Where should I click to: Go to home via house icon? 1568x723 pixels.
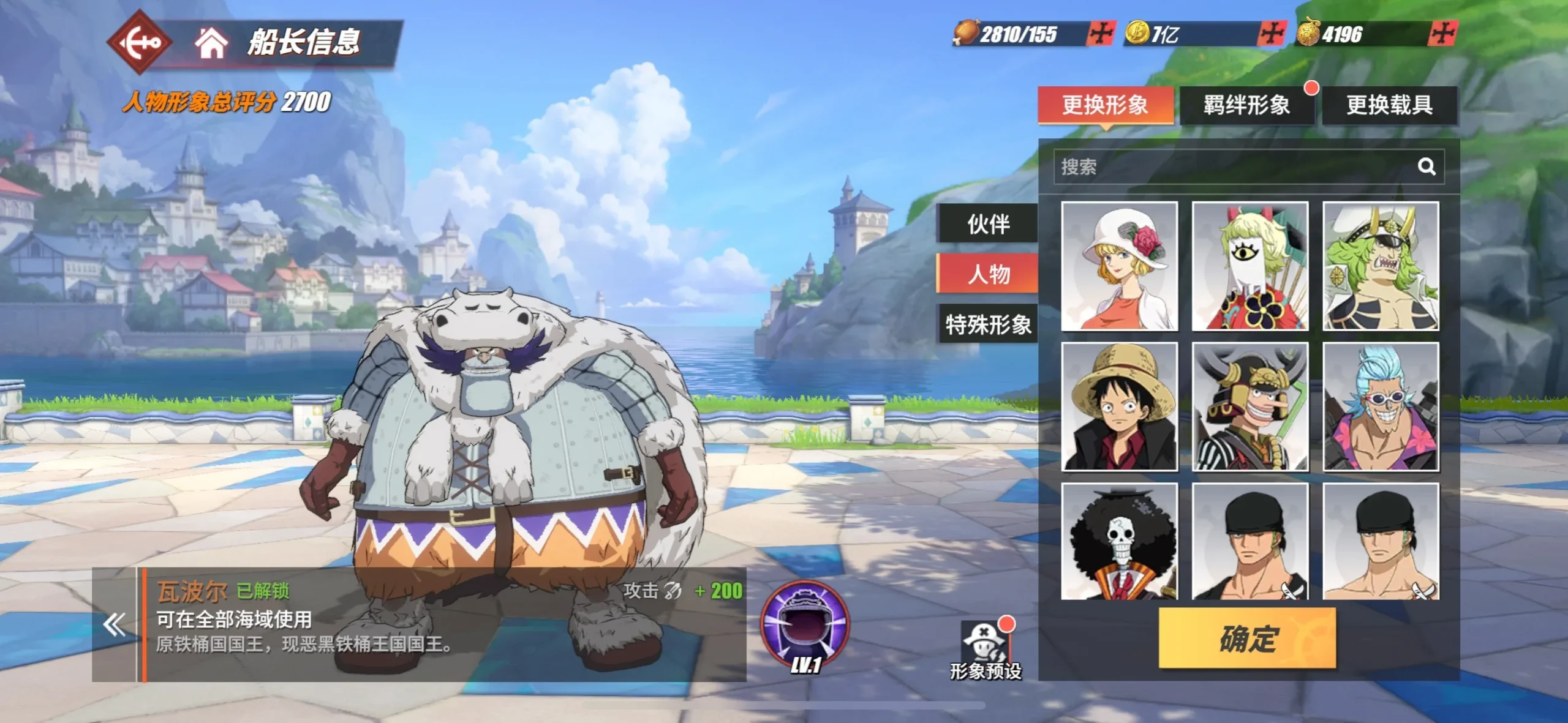point(211,43)
